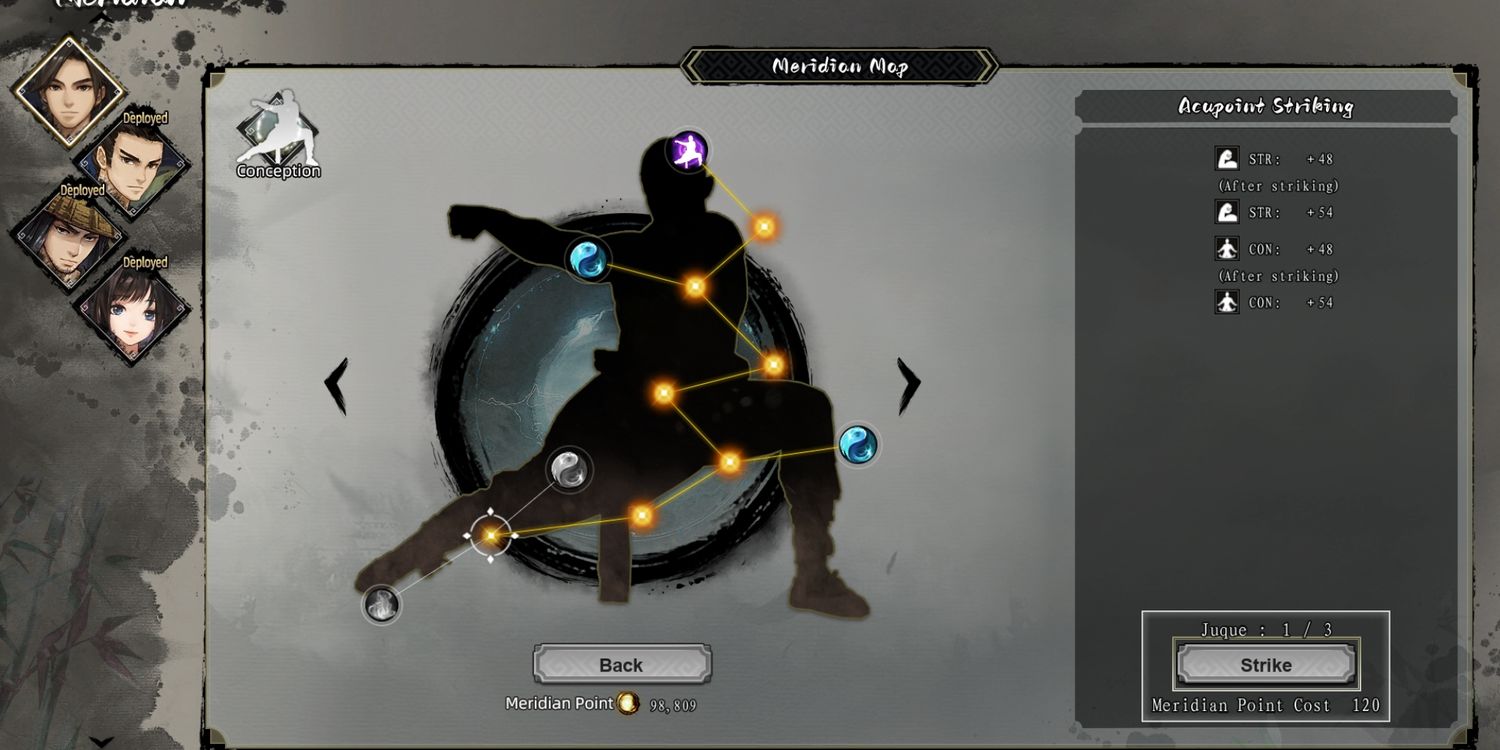The width and height of the screenshot is (1500, 750).
Task: Choose the short-haired deployed hero portrait
Action: [133, 165]
